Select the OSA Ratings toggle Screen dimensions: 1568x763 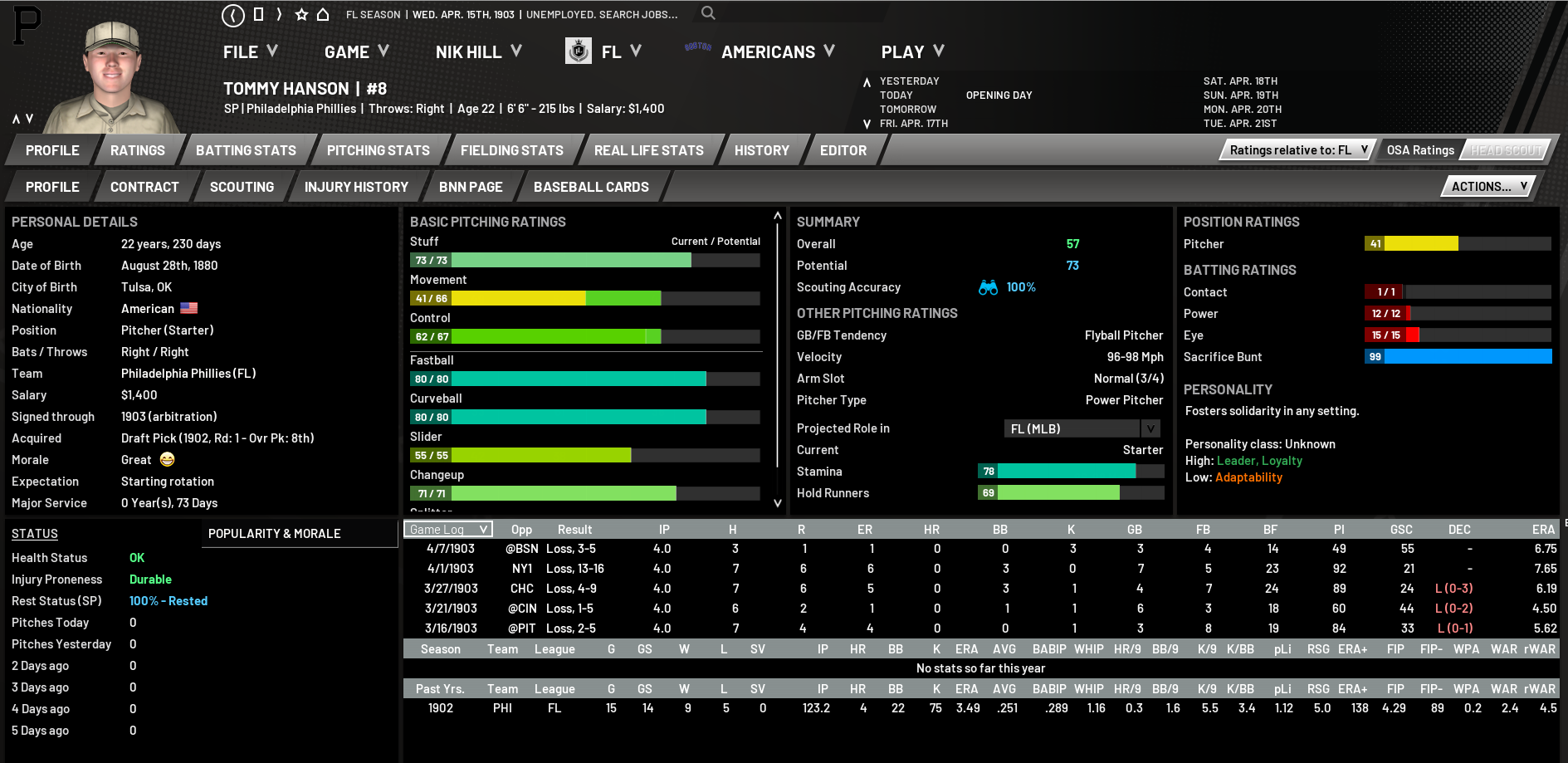(x=1420, y=150)
